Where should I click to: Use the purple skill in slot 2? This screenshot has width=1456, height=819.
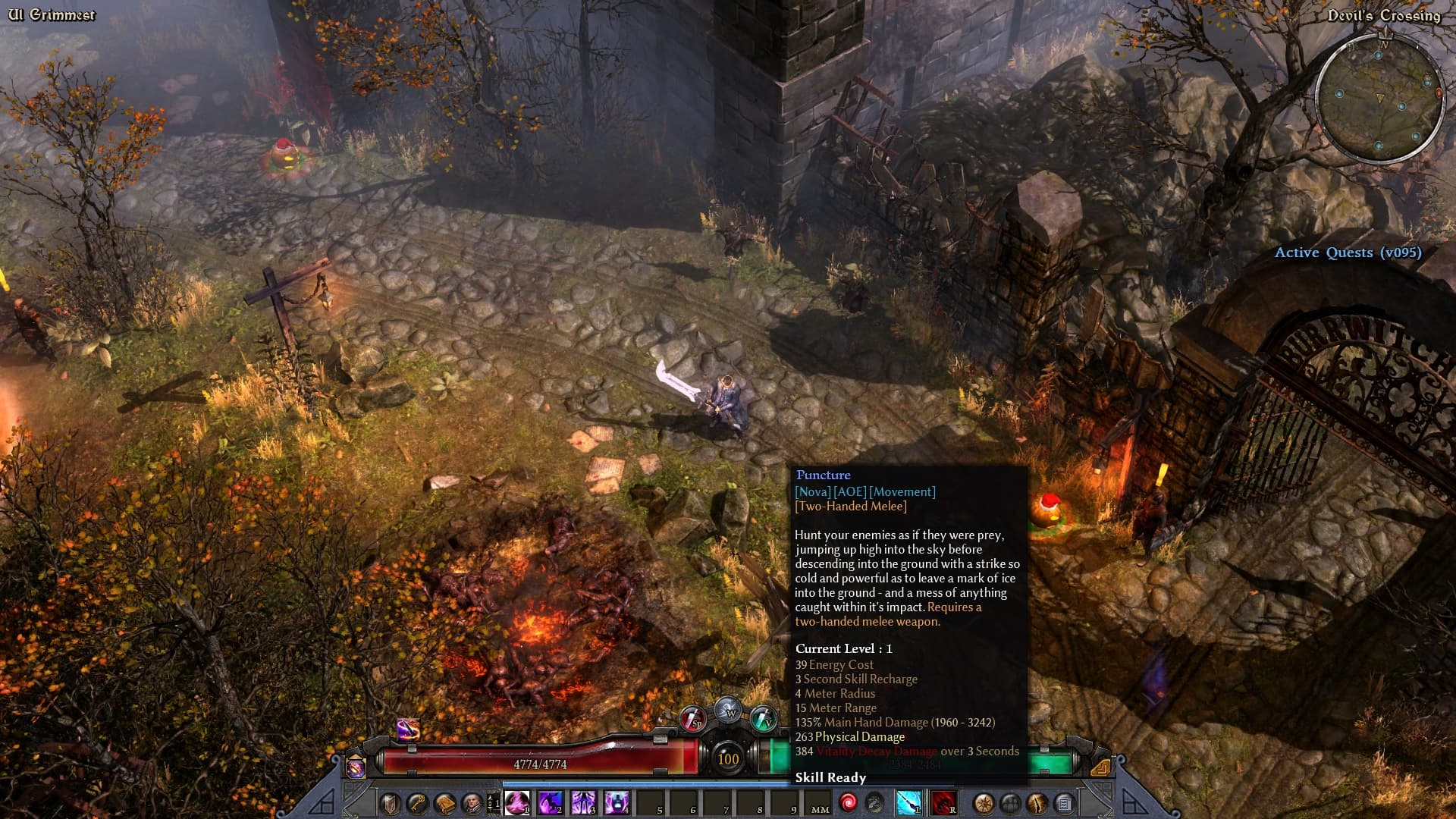pos(551,802)
